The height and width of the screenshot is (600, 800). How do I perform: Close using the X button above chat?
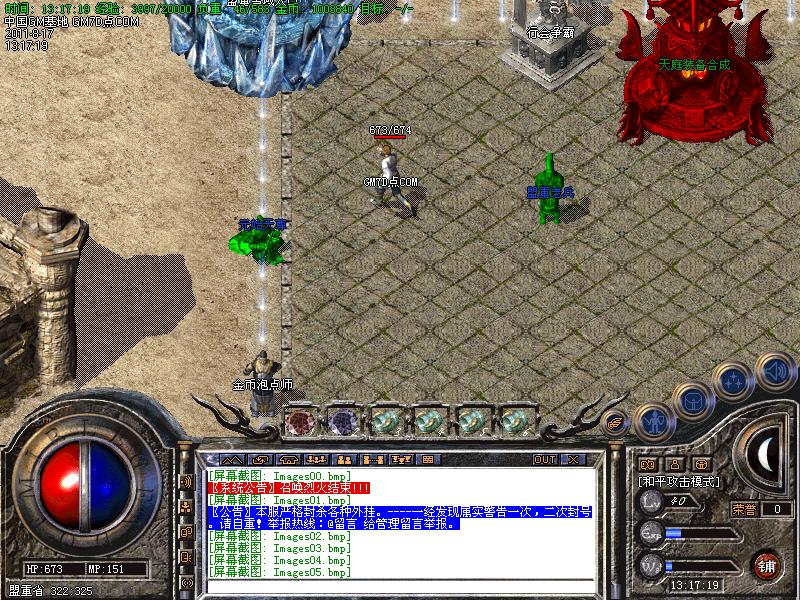[573, 460]
